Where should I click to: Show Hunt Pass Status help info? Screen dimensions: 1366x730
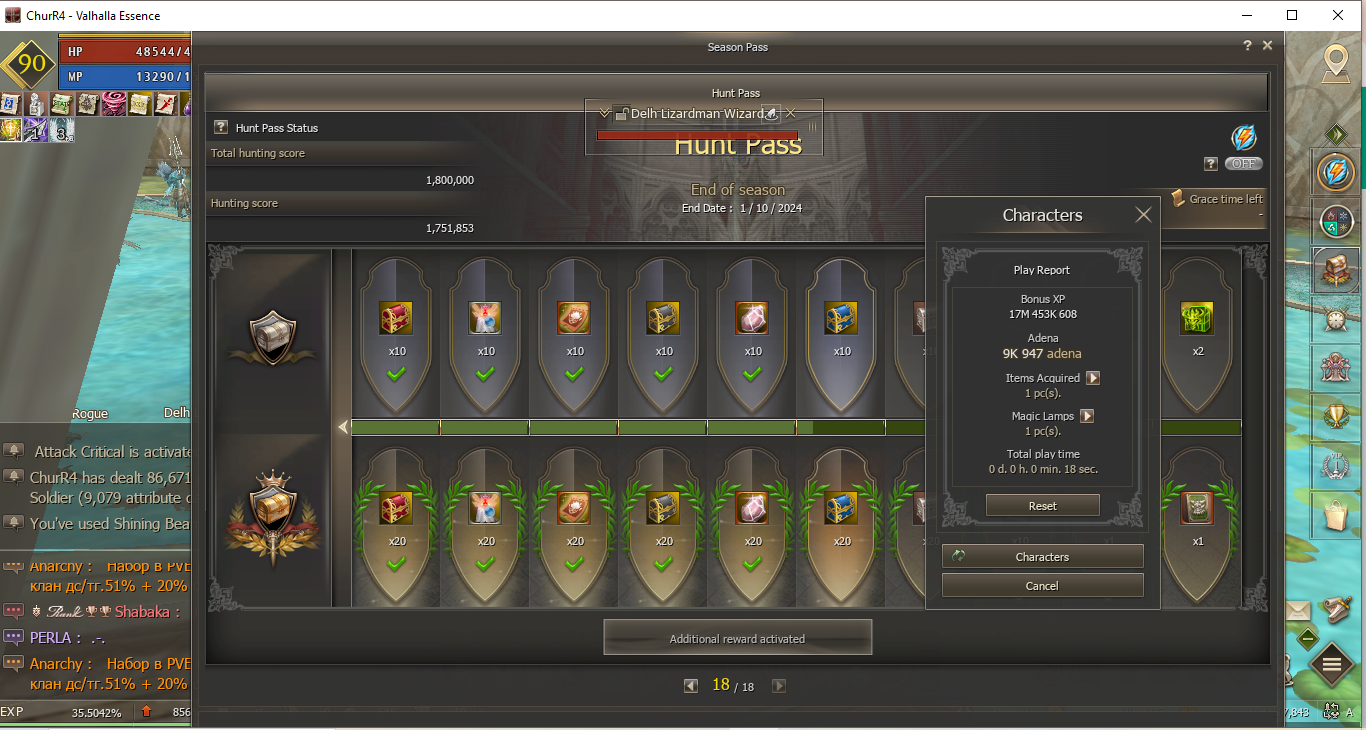click(x=221, y=128)
